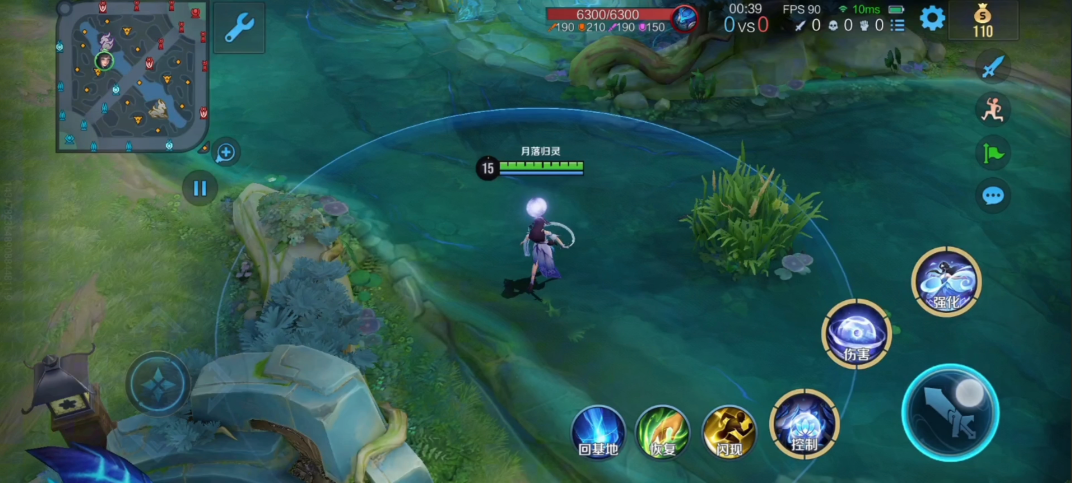Recall with the 回基地 button
1072x483 pixels.
coord(599,432)
